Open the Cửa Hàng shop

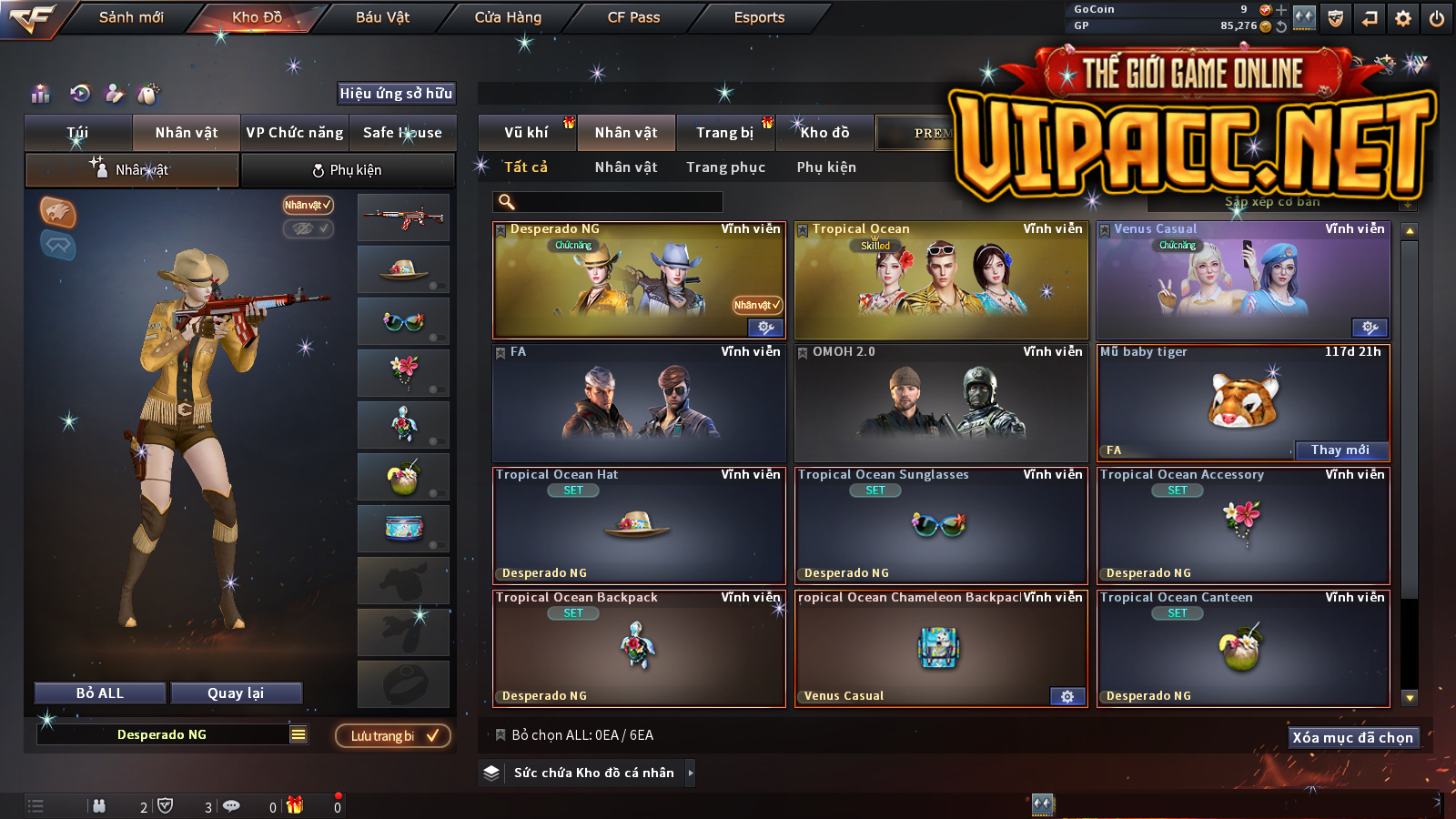pos(508,17)
